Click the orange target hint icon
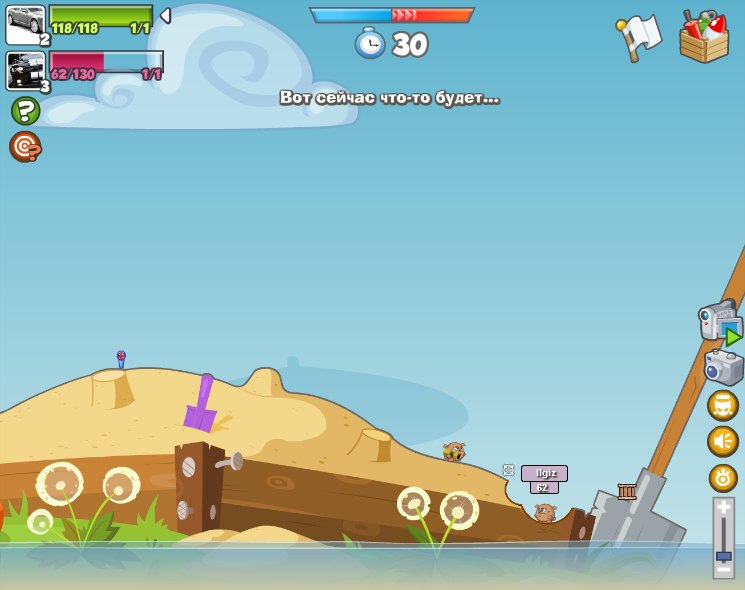This screenshot has height=590, width=745. click(25, 146)
